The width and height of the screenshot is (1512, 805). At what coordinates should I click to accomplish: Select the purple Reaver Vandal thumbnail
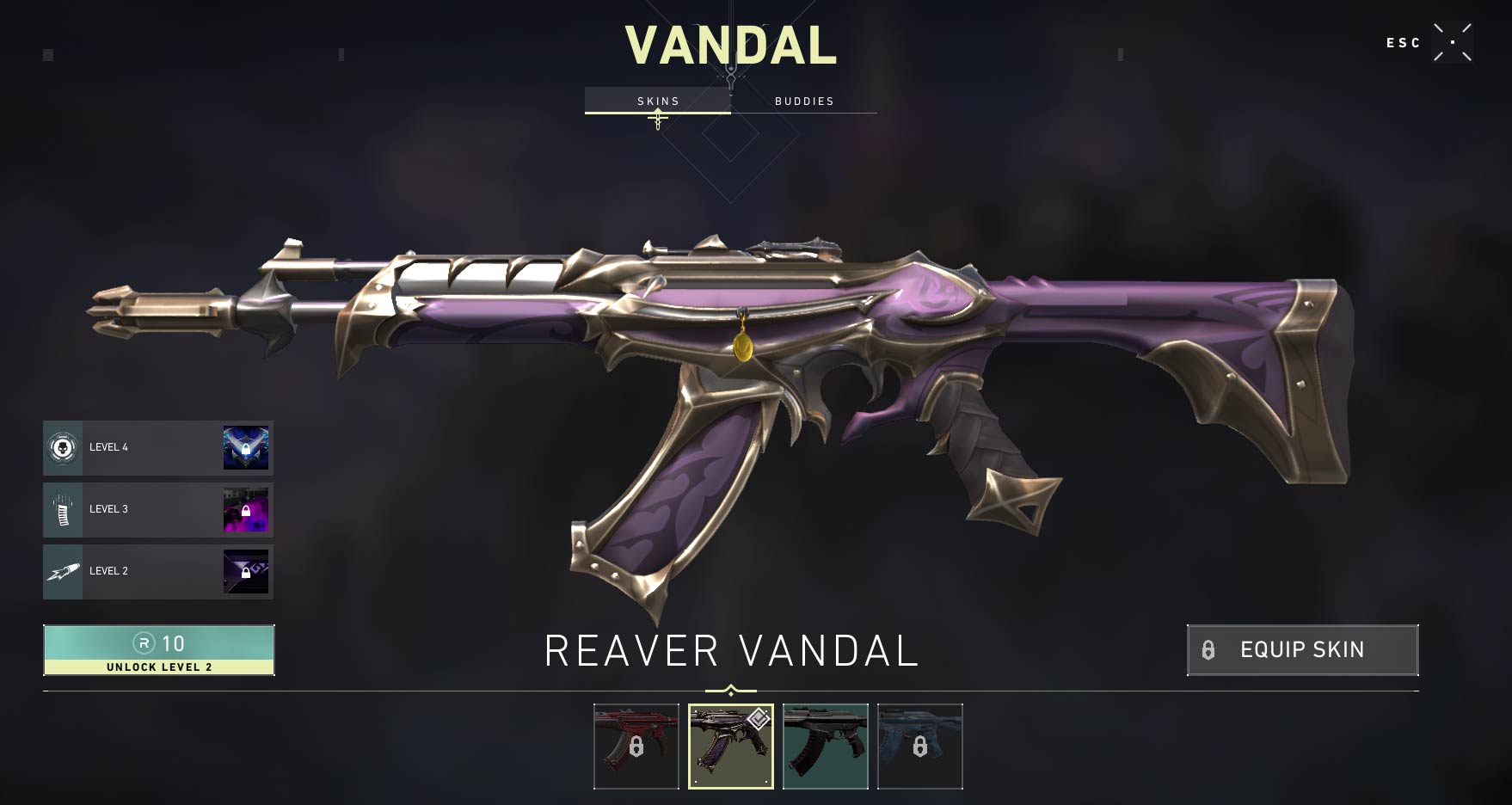click(731, 747)
